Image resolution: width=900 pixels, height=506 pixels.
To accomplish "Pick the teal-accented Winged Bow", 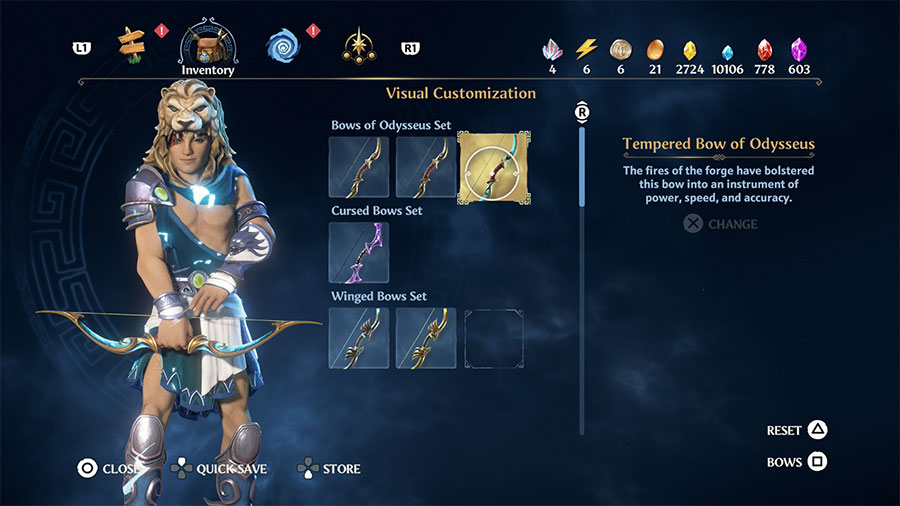I will point(359,337).
